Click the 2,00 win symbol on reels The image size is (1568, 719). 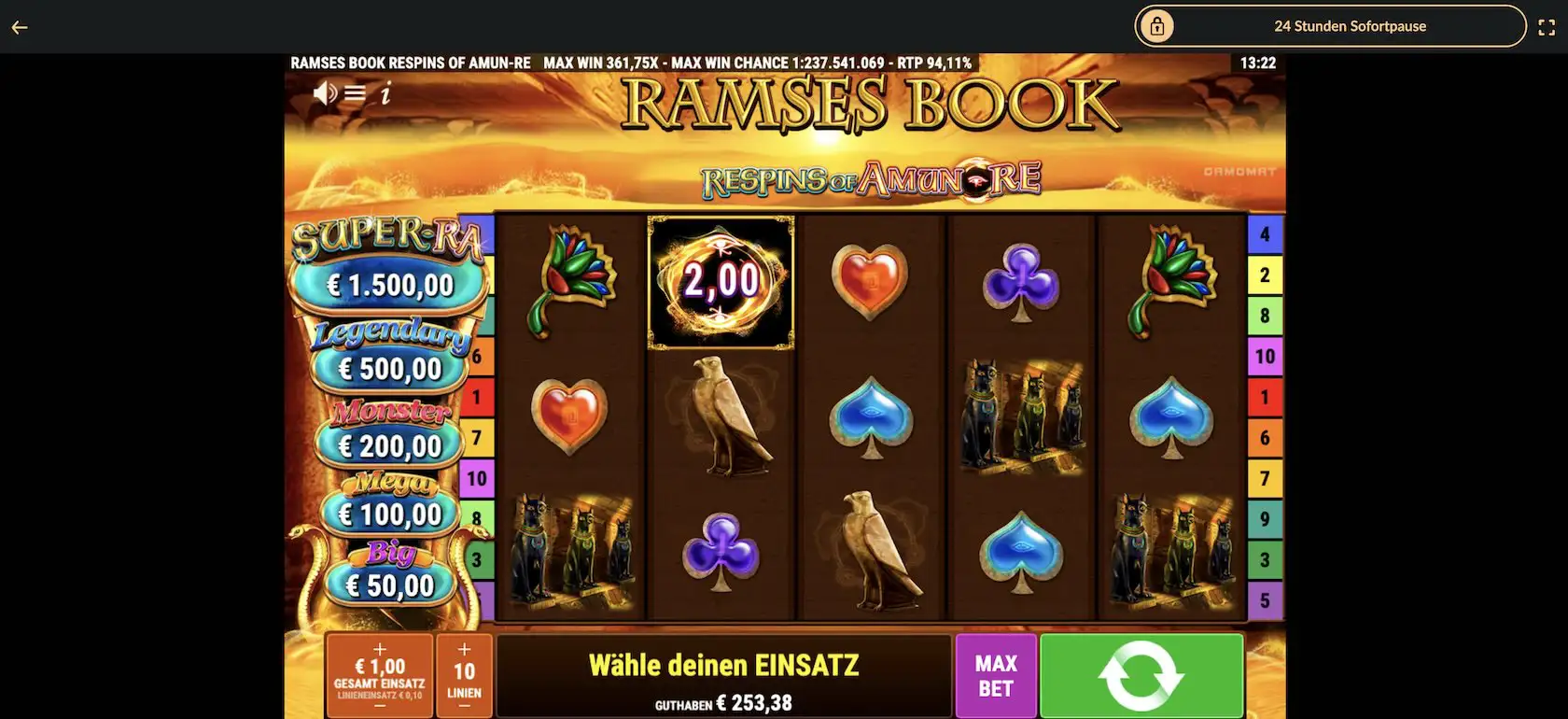click(x=721, y=282)
